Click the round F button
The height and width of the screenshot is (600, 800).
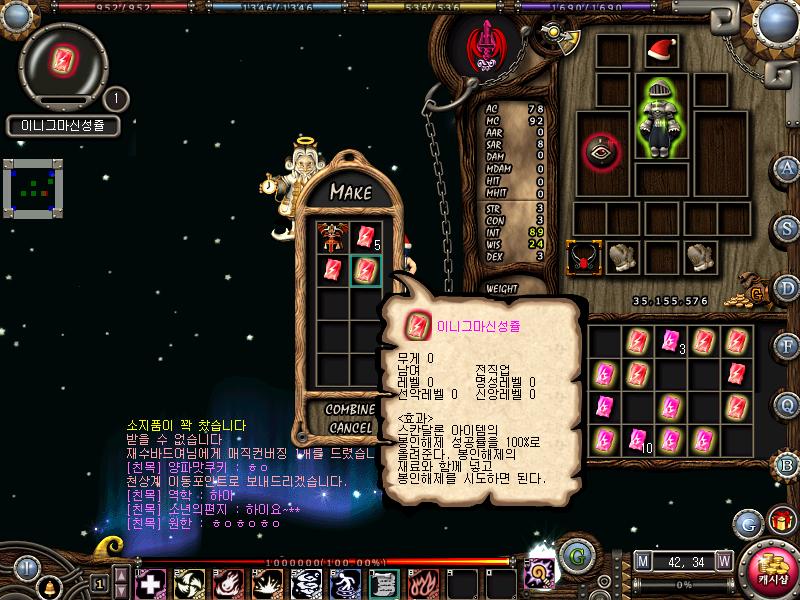[x=788, y=346]
